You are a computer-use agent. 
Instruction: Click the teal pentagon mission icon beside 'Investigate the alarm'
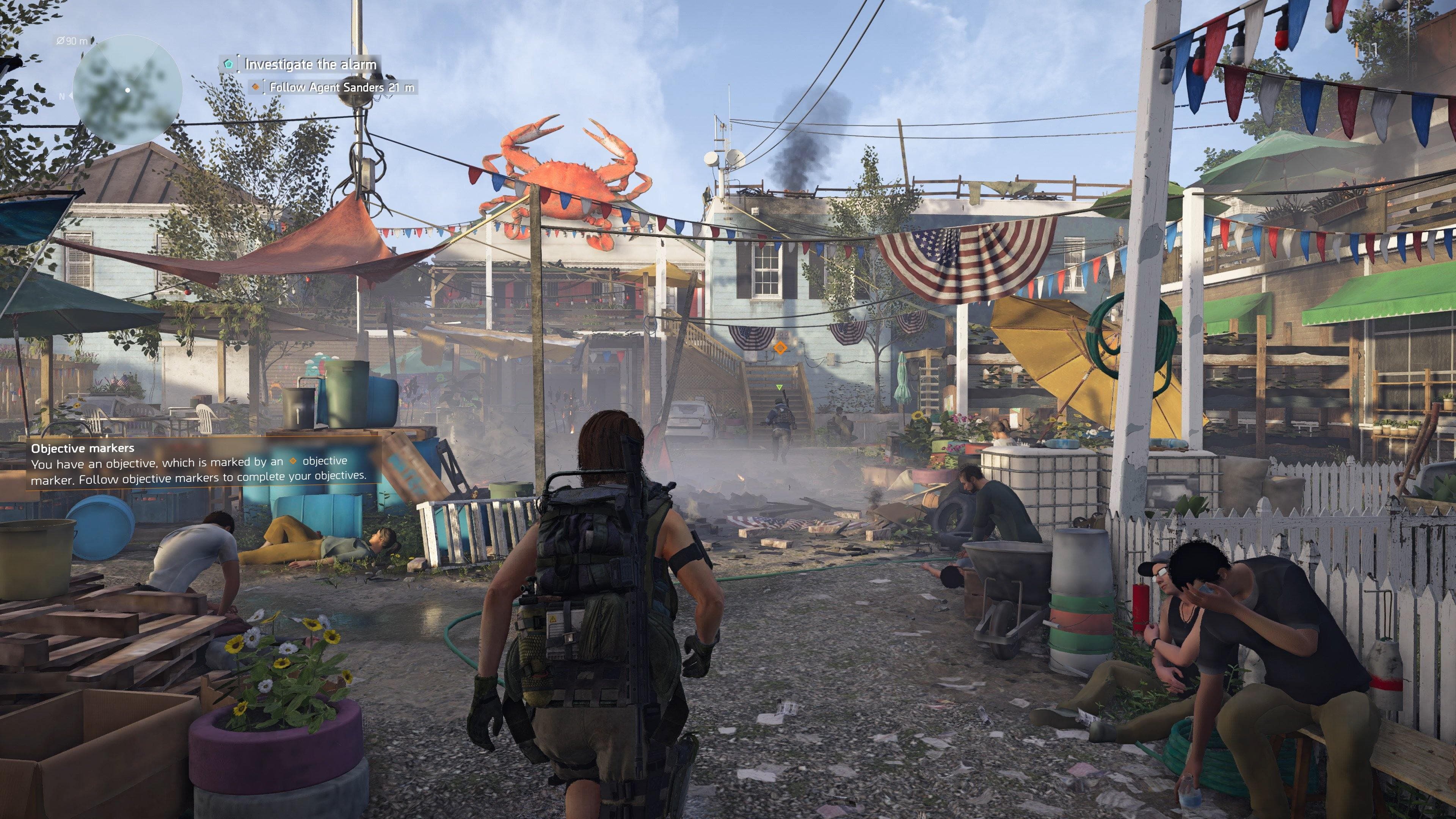(228, 64)
